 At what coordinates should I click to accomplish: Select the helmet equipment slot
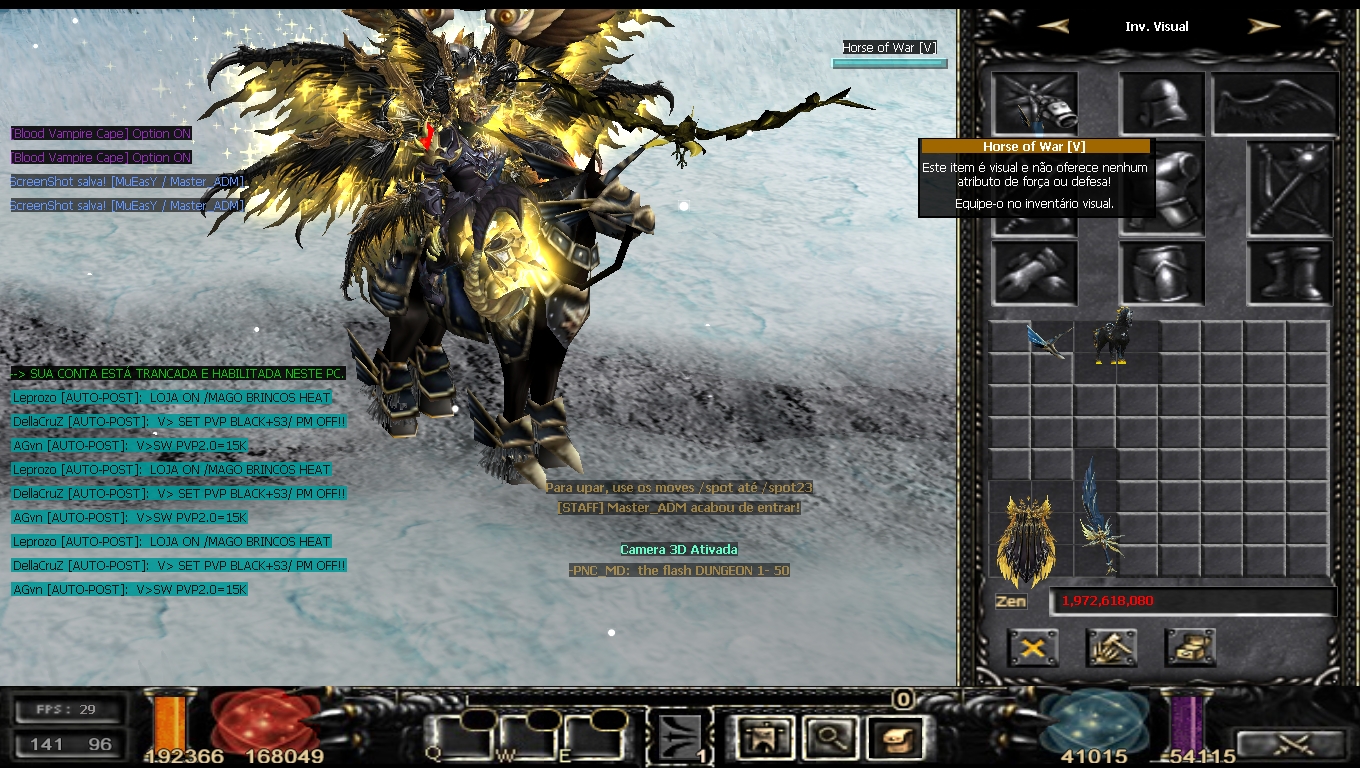coord(1162,102)
